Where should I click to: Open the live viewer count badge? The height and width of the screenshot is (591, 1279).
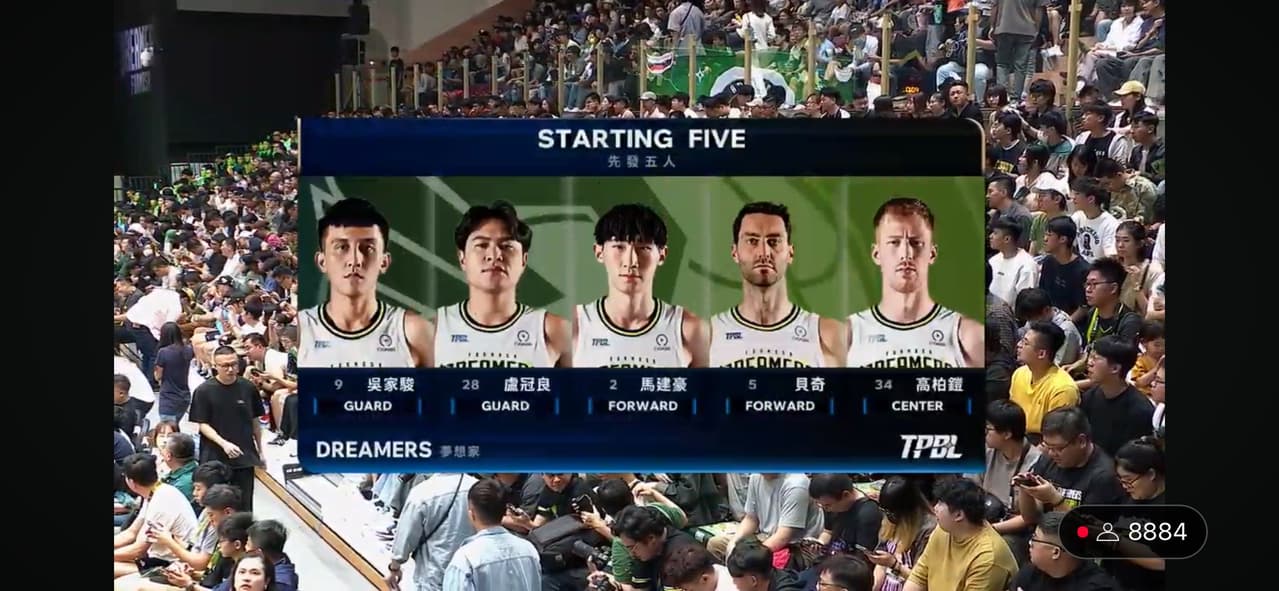point(1132,532)
